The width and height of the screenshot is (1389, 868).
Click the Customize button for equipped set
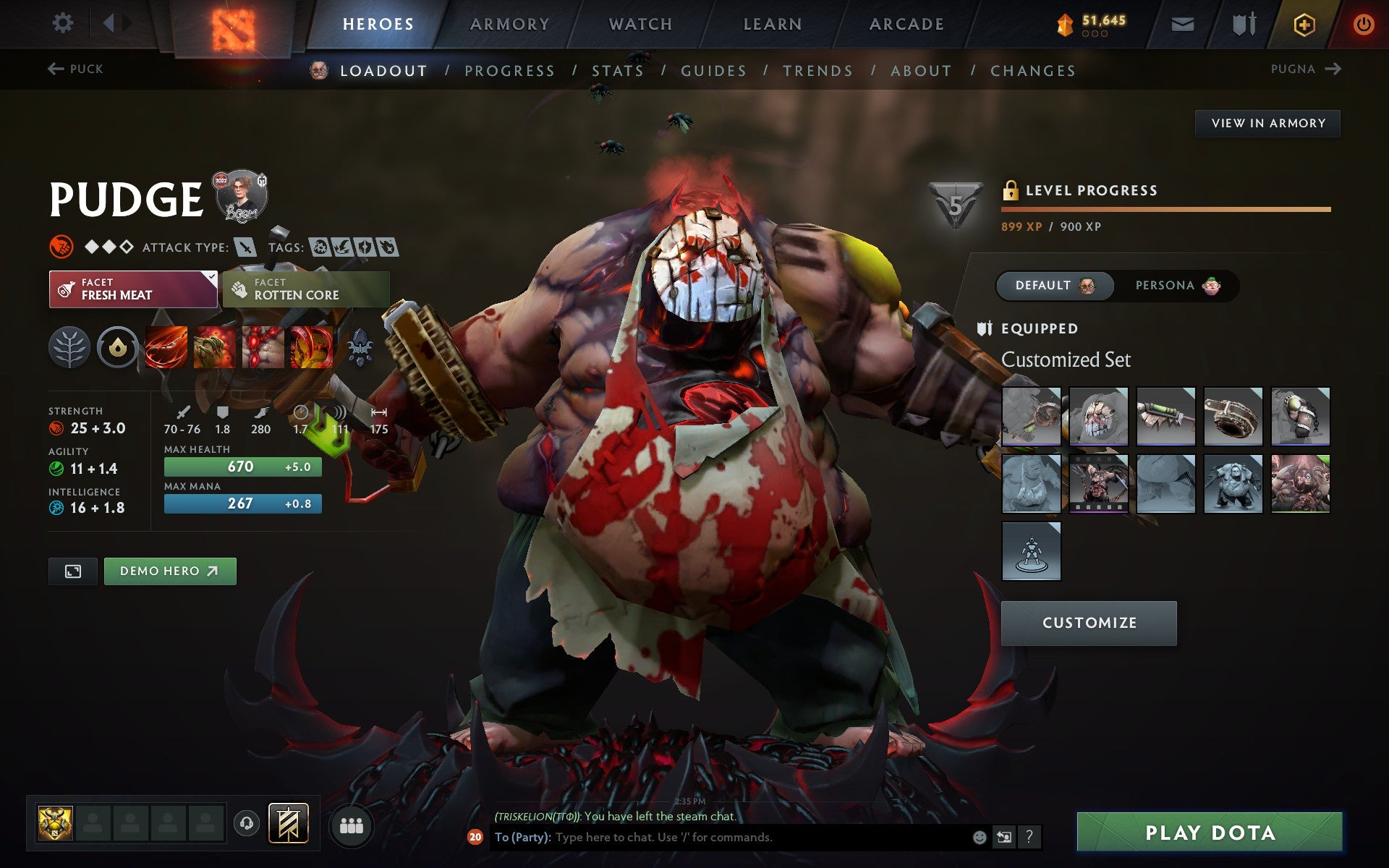click(1089, 622)
